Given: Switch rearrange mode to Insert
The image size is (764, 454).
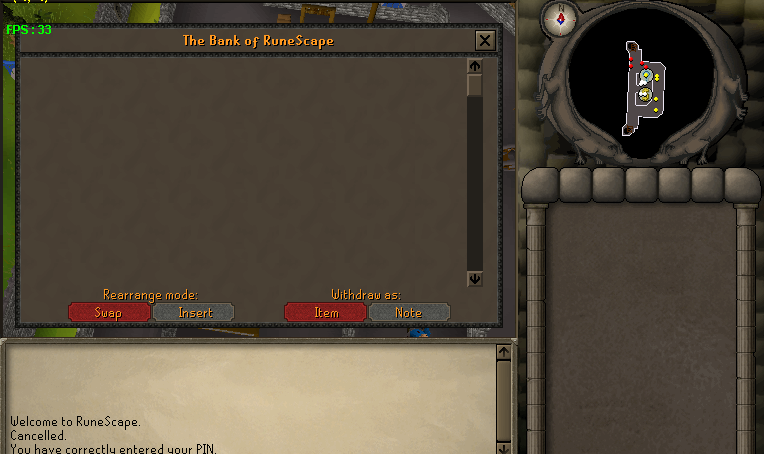Looking at the screenshot, I should 194,313.
